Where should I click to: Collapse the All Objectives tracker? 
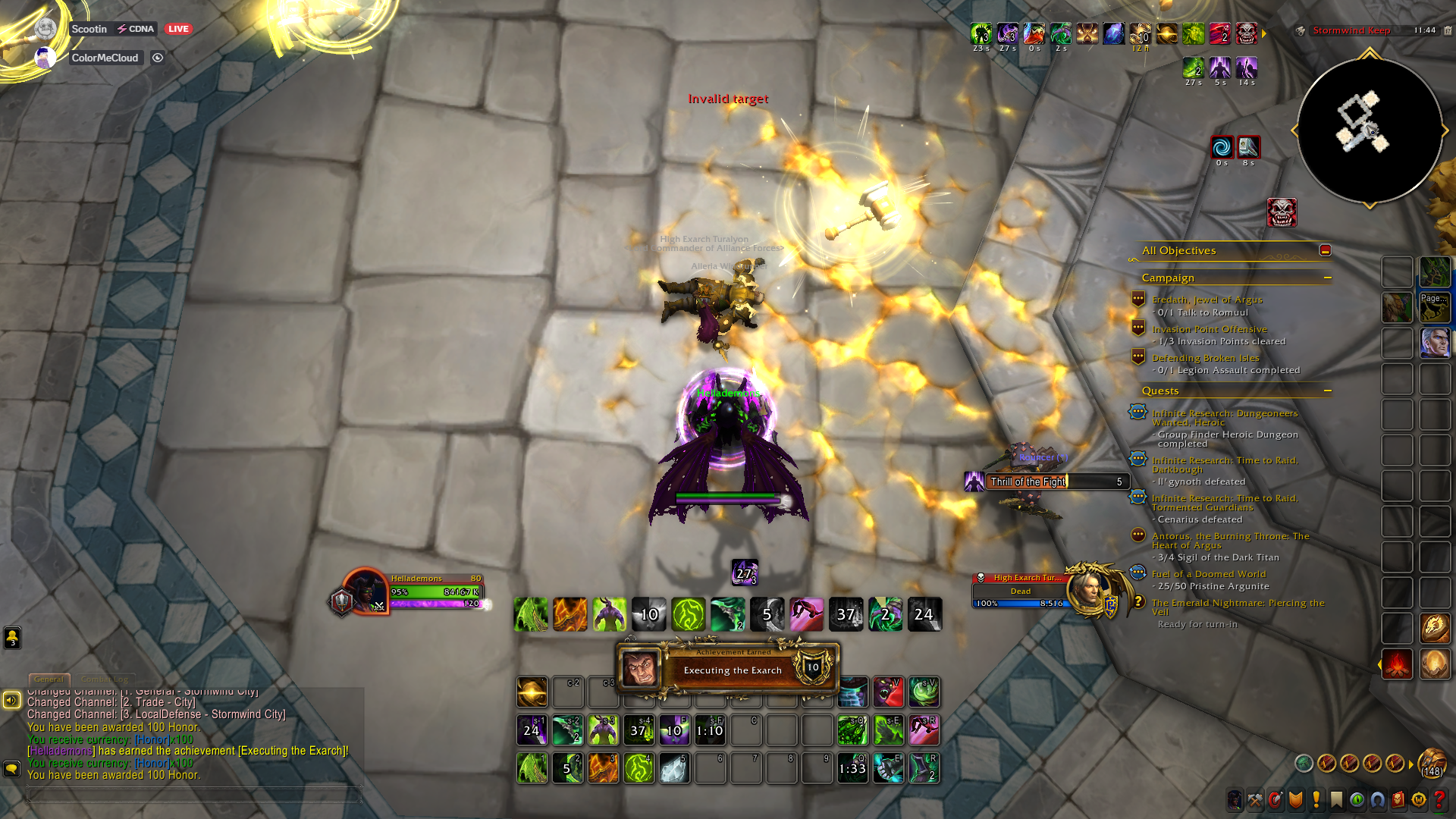[1325, 250]
